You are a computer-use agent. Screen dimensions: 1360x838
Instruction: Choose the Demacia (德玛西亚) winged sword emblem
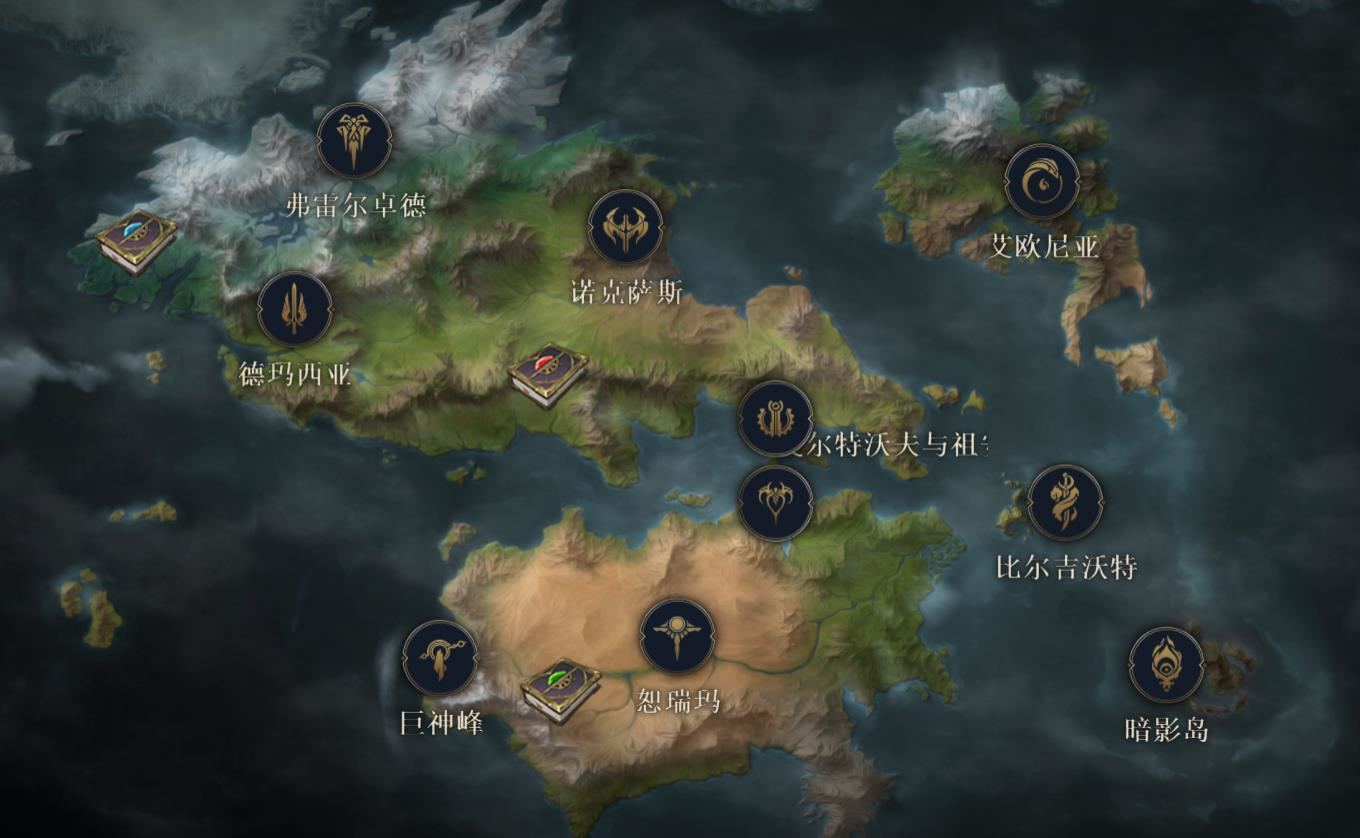click(295, 309)
